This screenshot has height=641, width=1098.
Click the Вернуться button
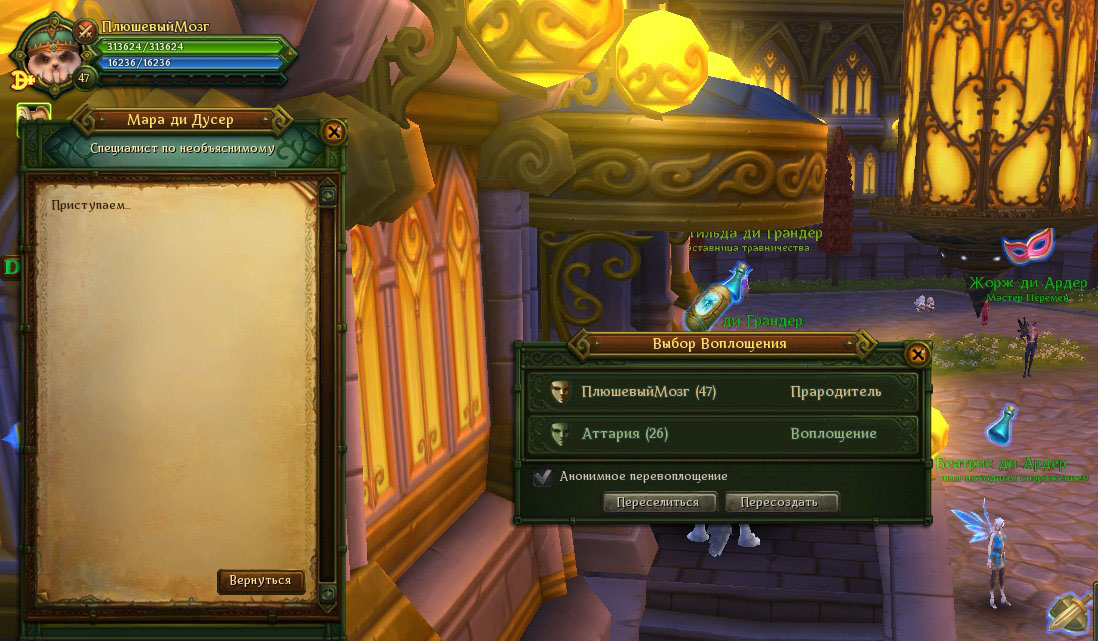click(x=260, y=581)
